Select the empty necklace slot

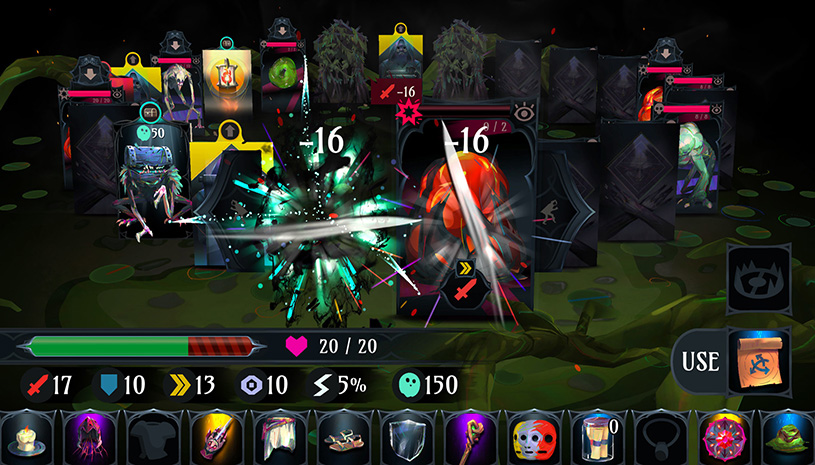[657, 437]
